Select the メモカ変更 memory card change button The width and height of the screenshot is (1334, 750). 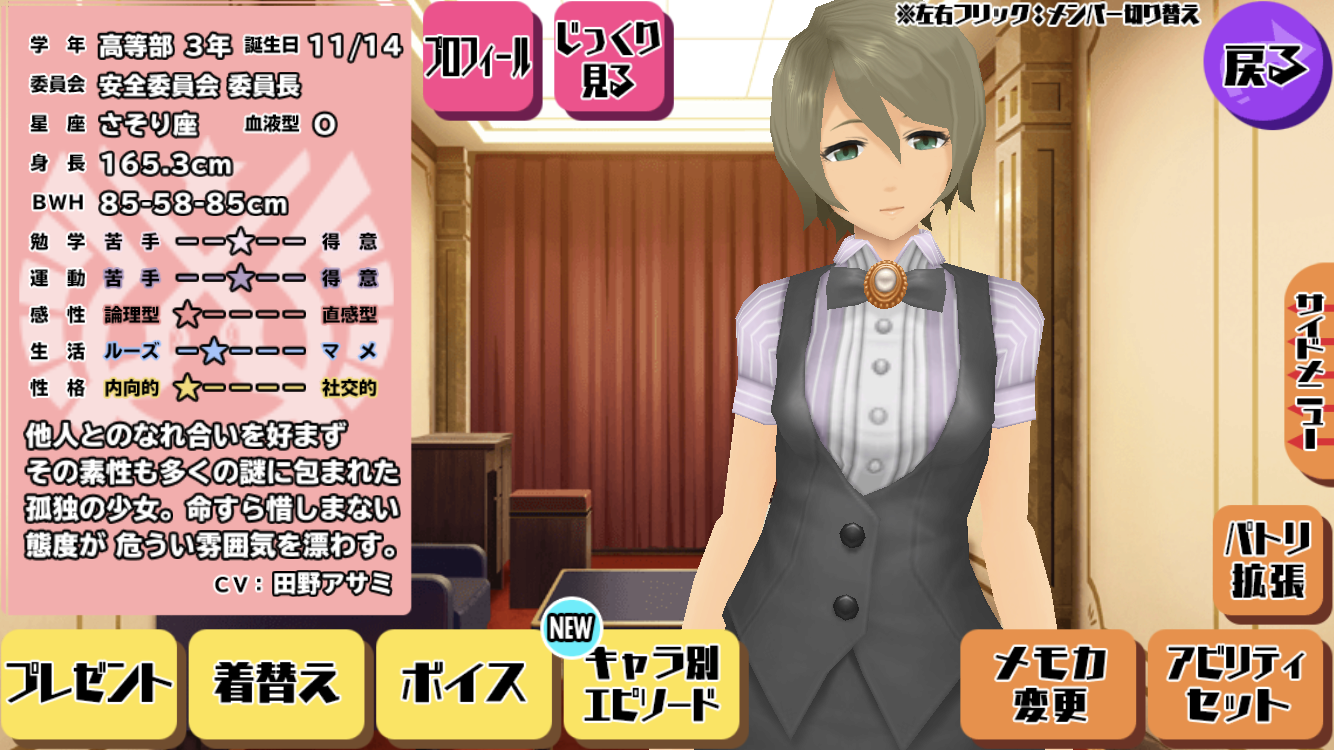pos(1050,685)
